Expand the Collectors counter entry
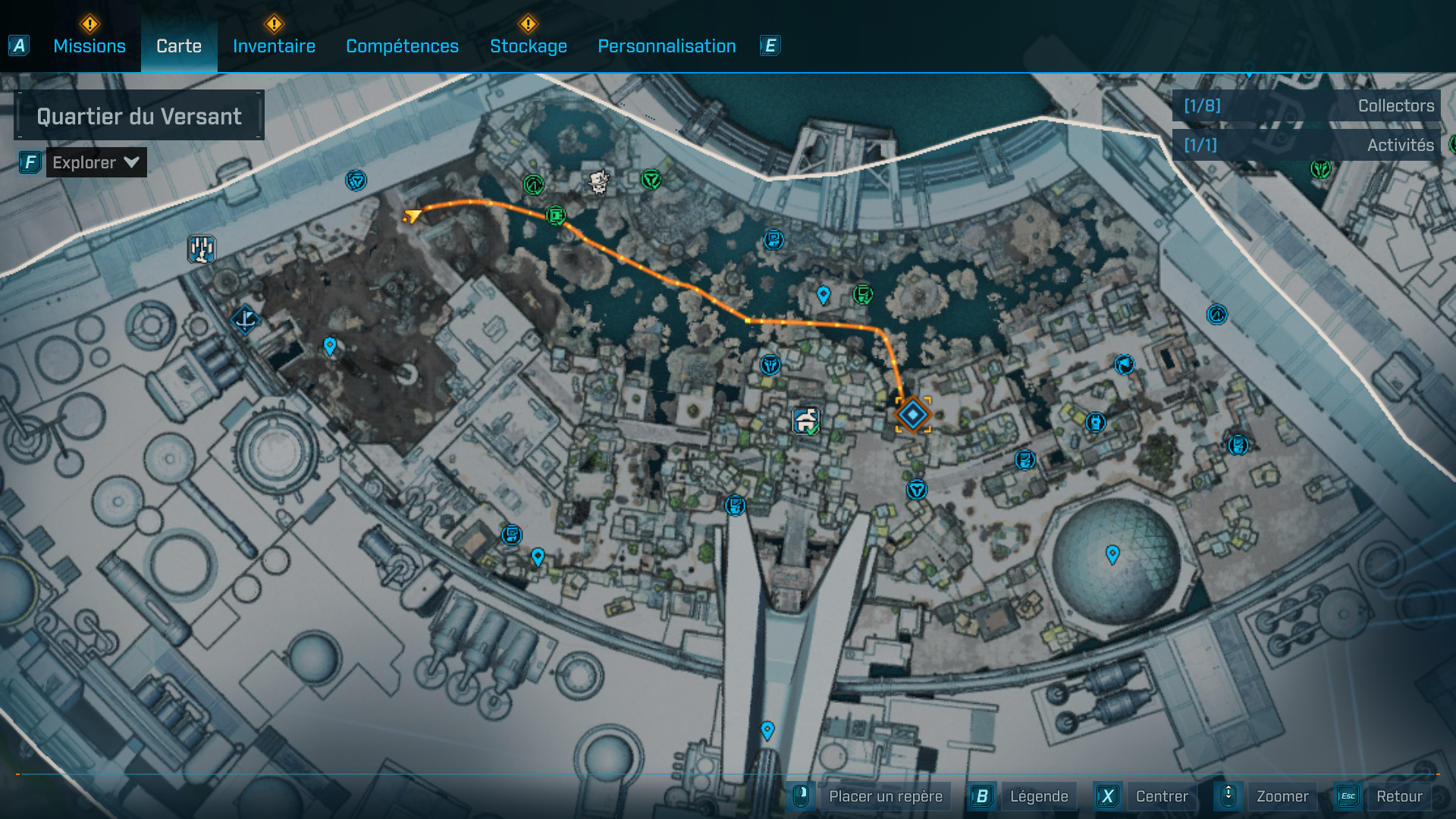The height and width of the screenshot is (819, 1456). [1307, 106]
